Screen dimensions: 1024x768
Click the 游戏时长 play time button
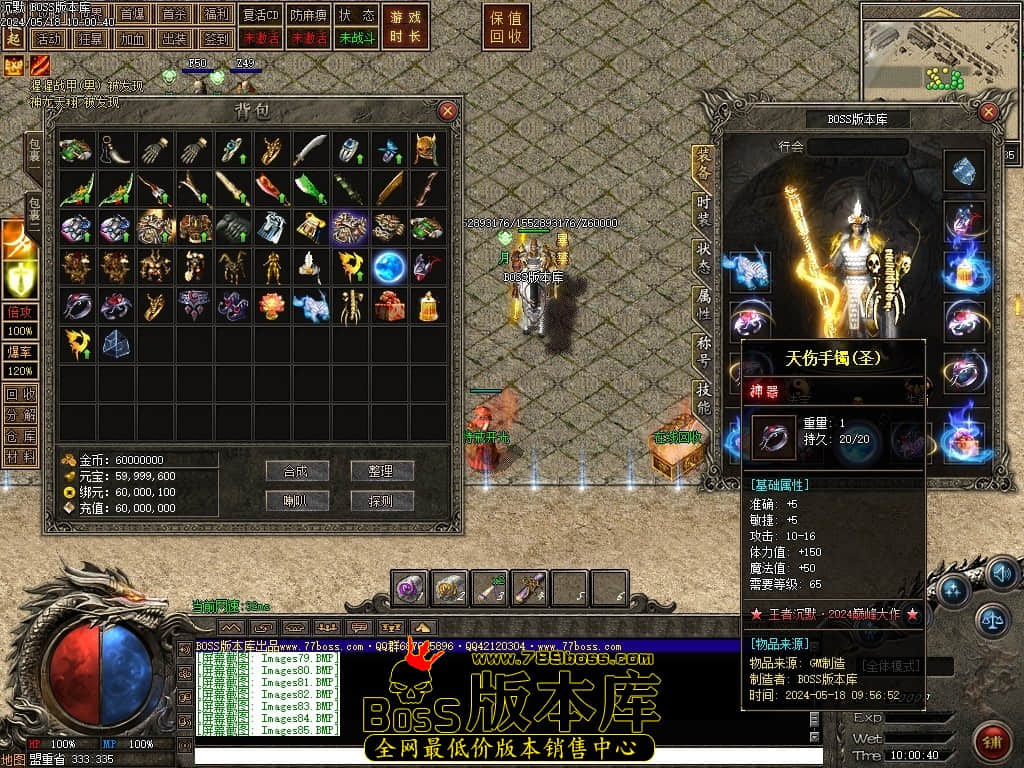tap(406, 27)
